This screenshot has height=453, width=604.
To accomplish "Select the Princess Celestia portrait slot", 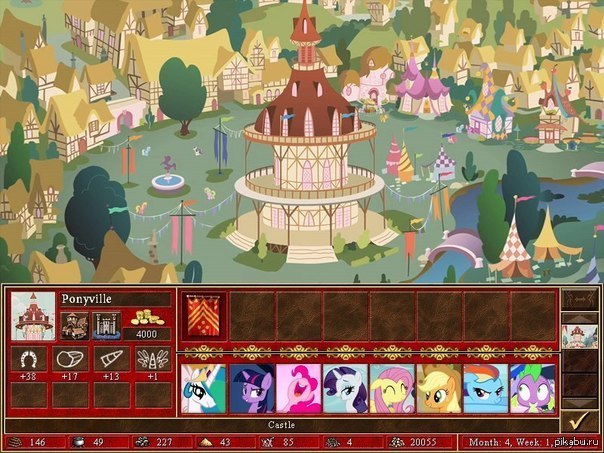I will (201, 388).
